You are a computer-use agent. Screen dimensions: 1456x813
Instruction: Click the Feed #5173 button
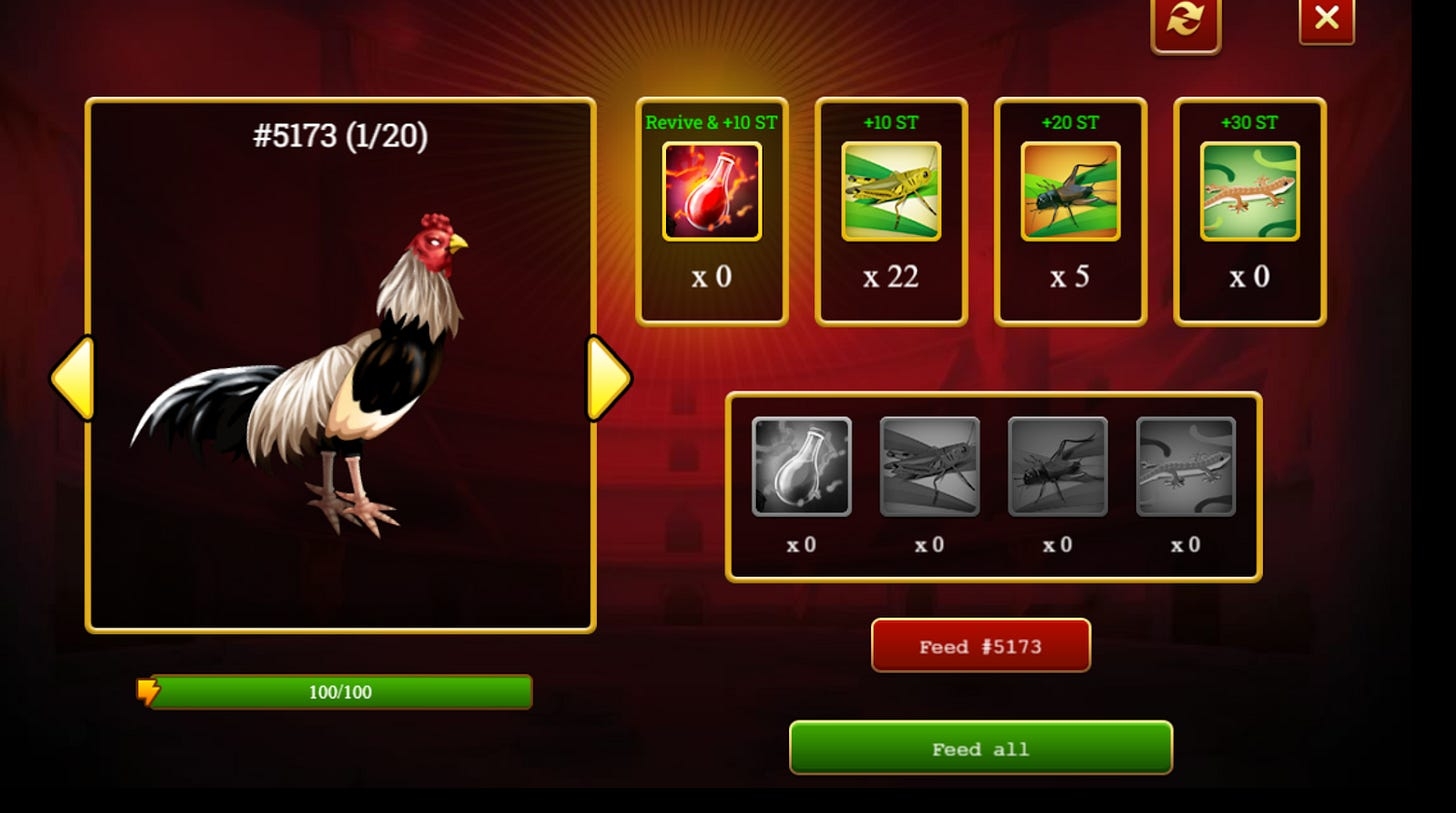point(980,646)
